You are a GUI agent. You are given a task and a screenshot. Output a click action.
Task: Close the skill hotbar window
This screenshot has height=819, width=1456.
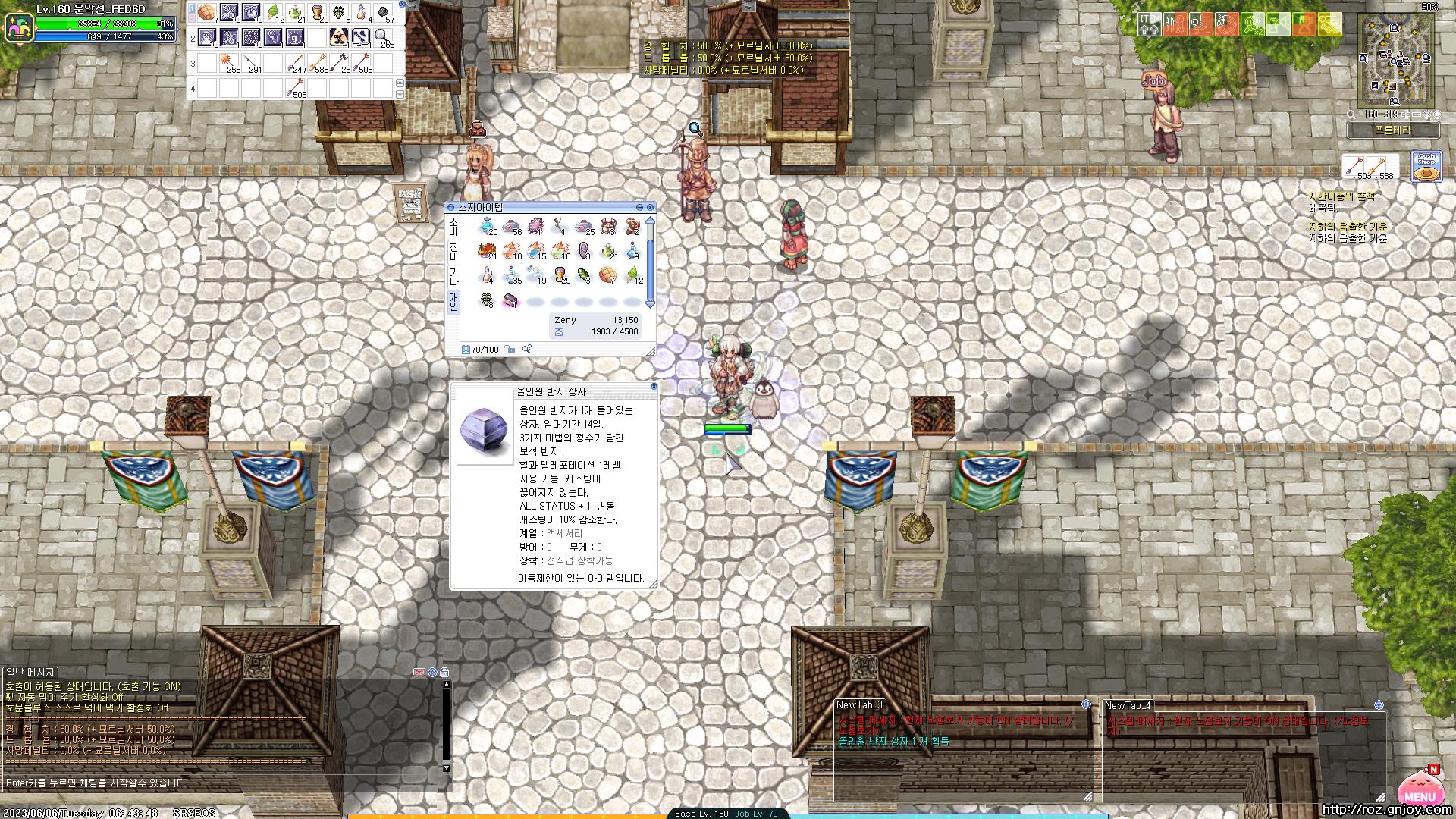point(402,5)
